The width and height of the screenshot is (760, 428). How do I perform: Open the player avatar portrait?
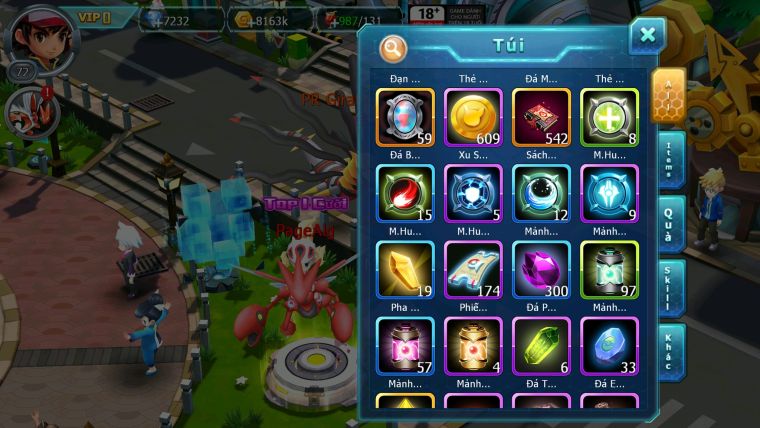coord(30,37)
